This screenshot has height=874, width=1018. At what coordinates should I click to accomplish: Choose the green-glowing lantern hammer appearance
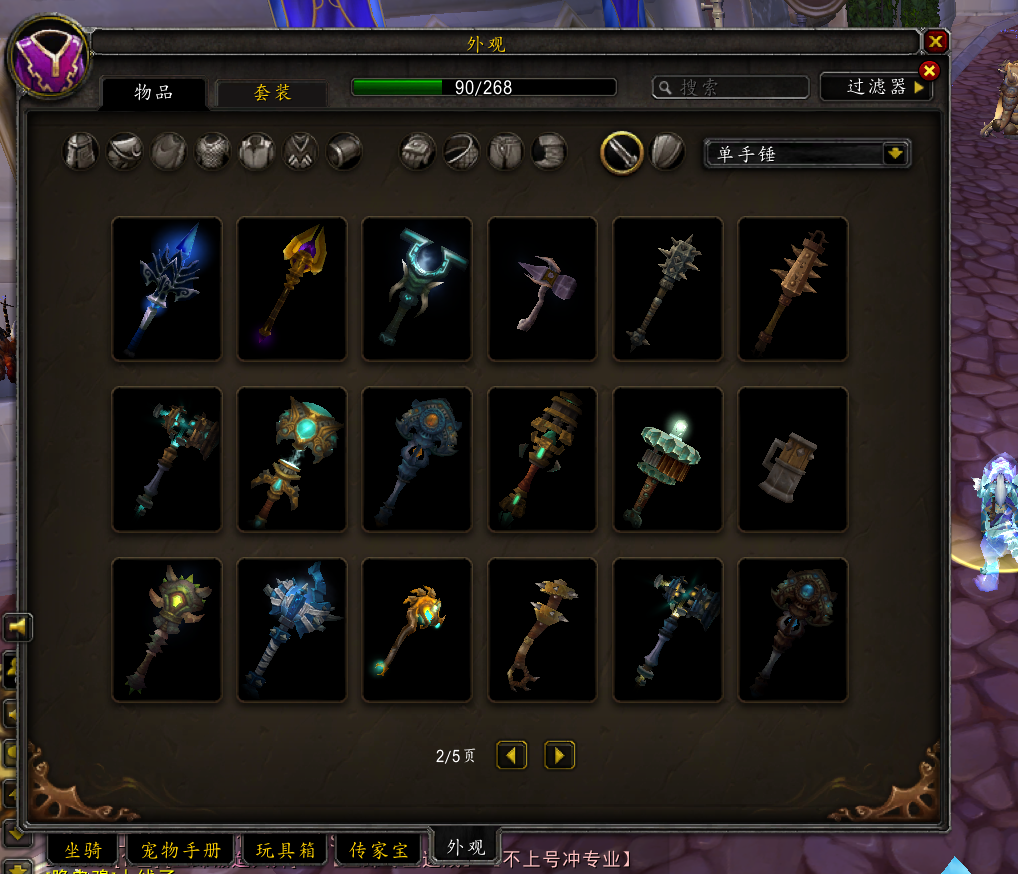(x=667, y=460)
